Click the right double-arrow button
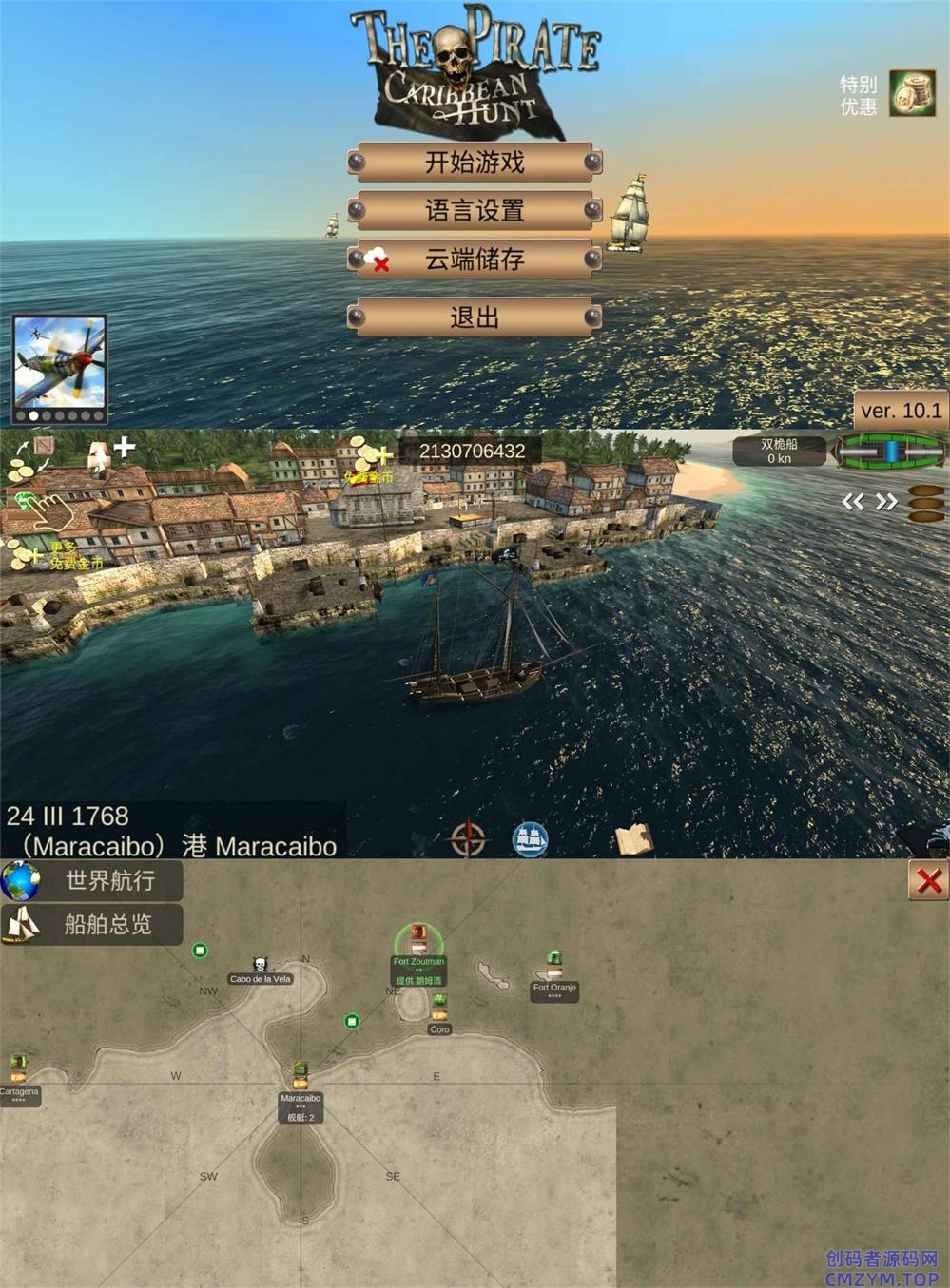 point(886,502)
